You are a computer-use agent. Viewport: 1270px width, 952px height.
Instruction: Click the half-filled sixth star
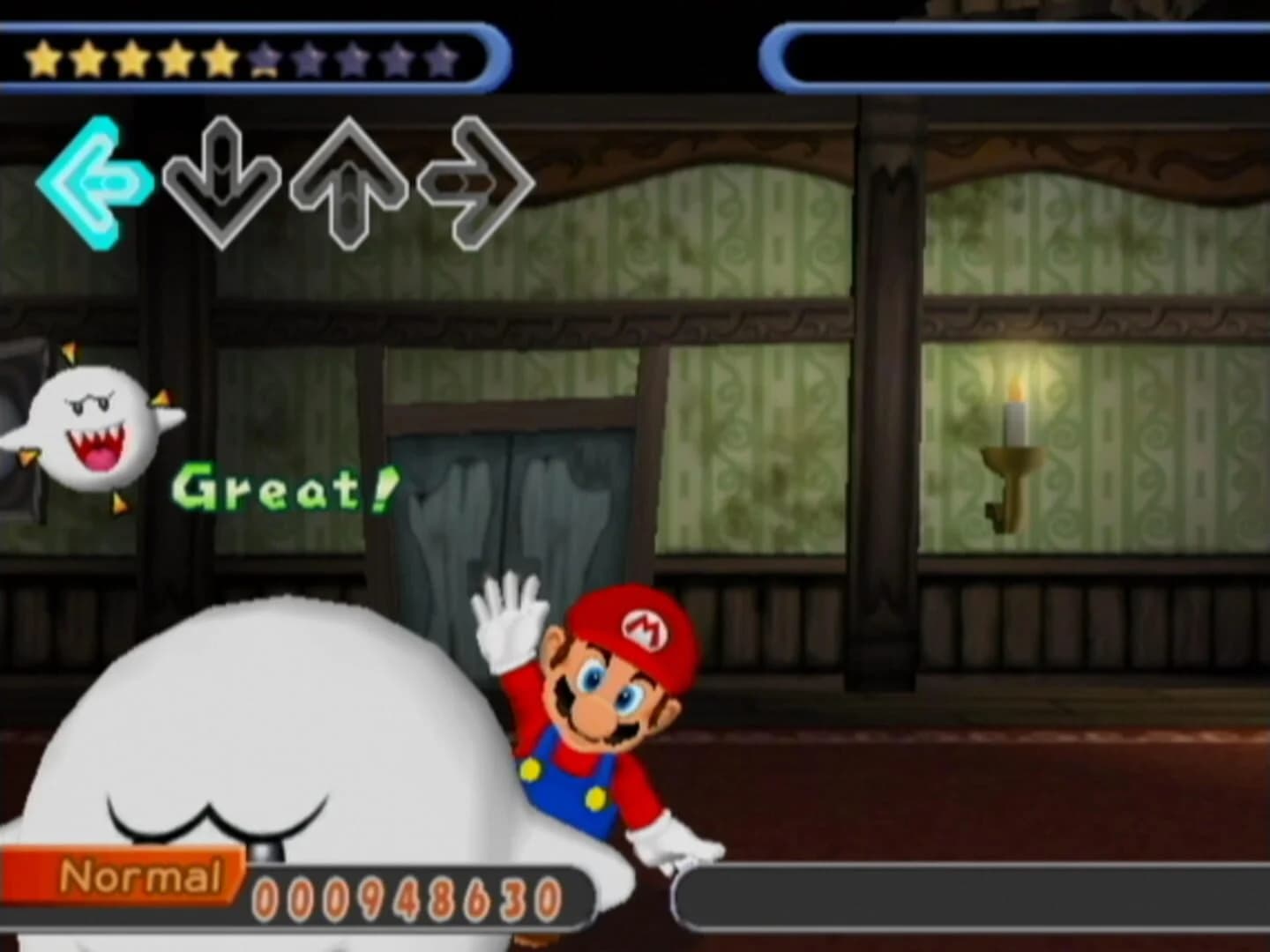point(264,57)
